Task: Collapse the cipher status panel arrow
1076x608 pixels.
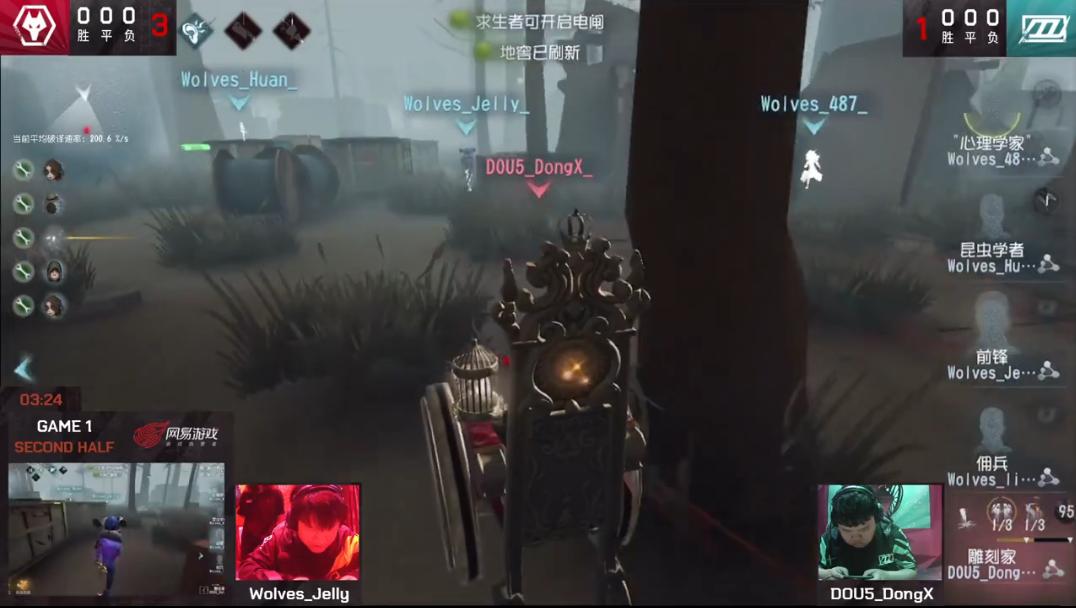Action: (24, 370)
